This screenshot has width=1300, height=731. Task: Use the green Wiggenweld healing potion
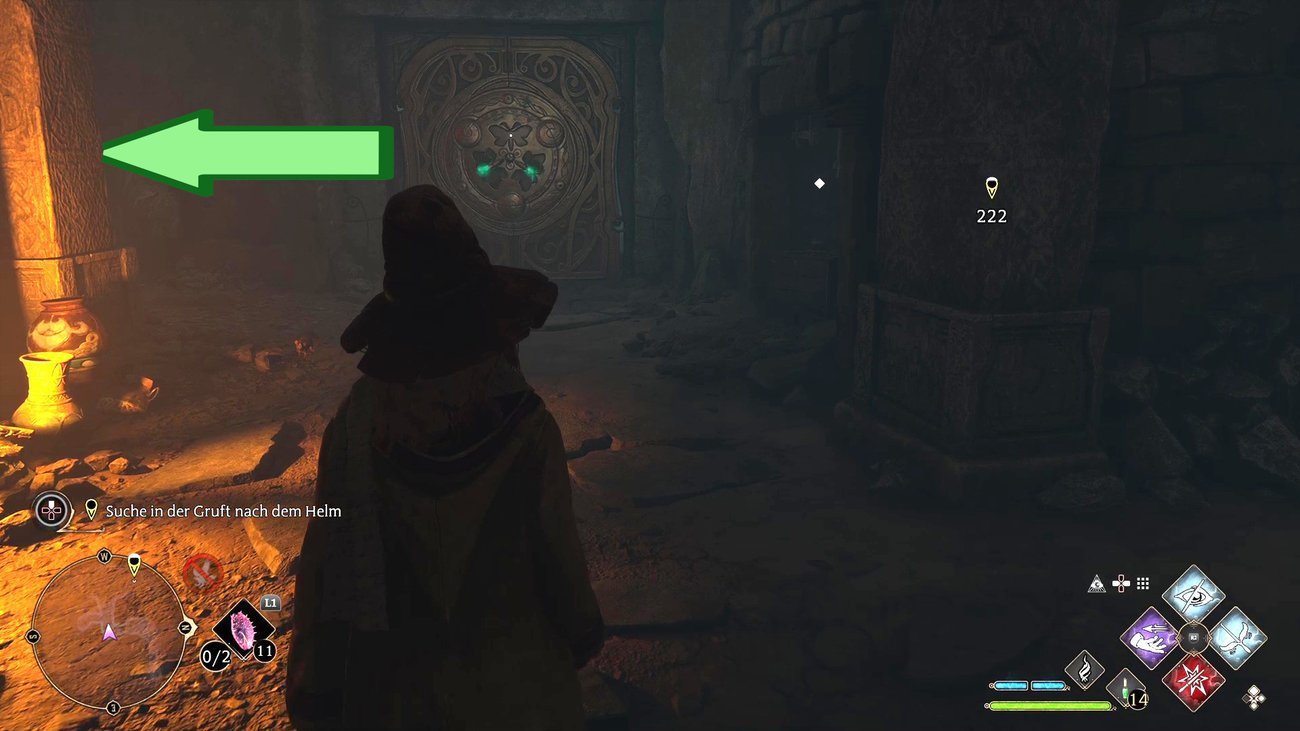tap(1125, 689)
